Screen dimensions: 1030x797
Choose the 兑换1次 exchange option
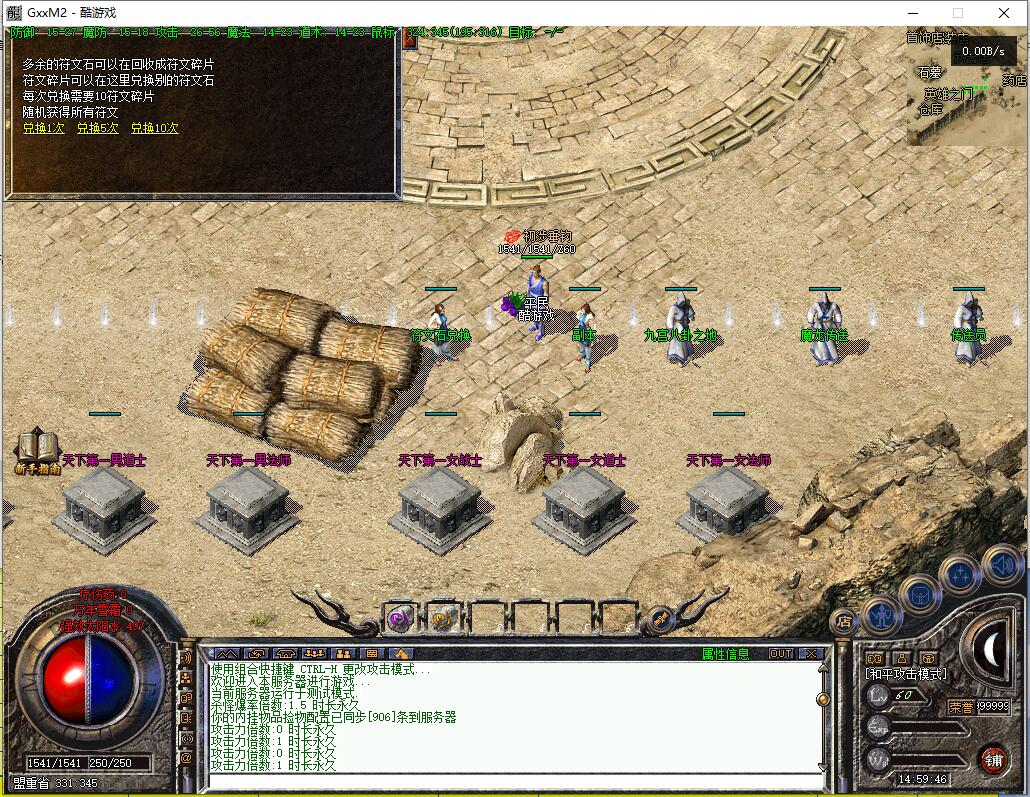tap(43, 129)
